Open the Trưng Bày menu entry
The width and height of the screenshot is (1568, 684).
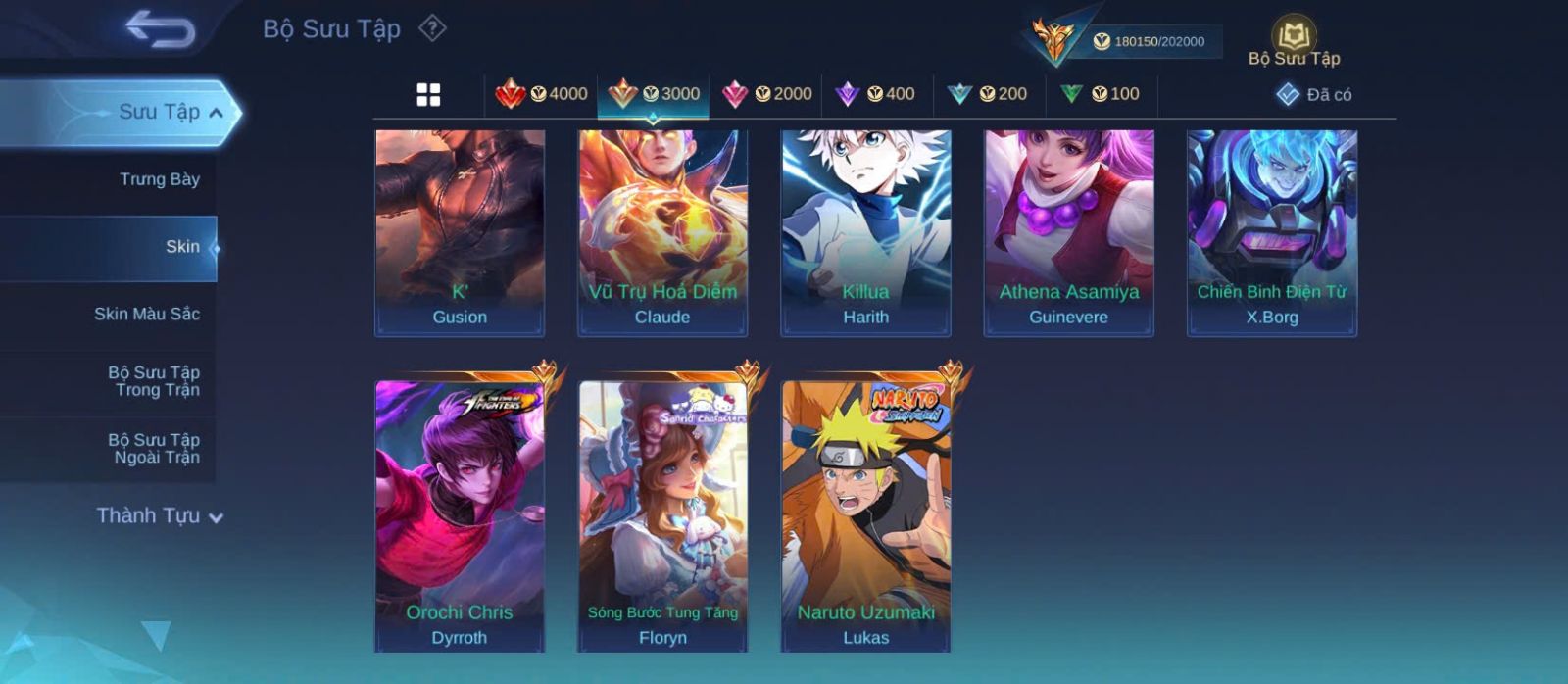tap(159, 179)
